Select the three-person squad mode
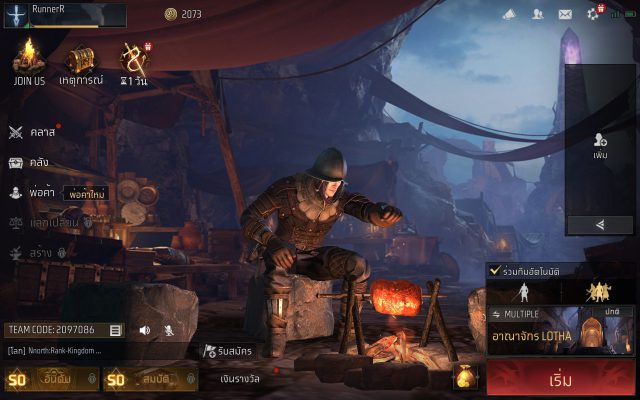Screen dimensions: 640x400 599,292
